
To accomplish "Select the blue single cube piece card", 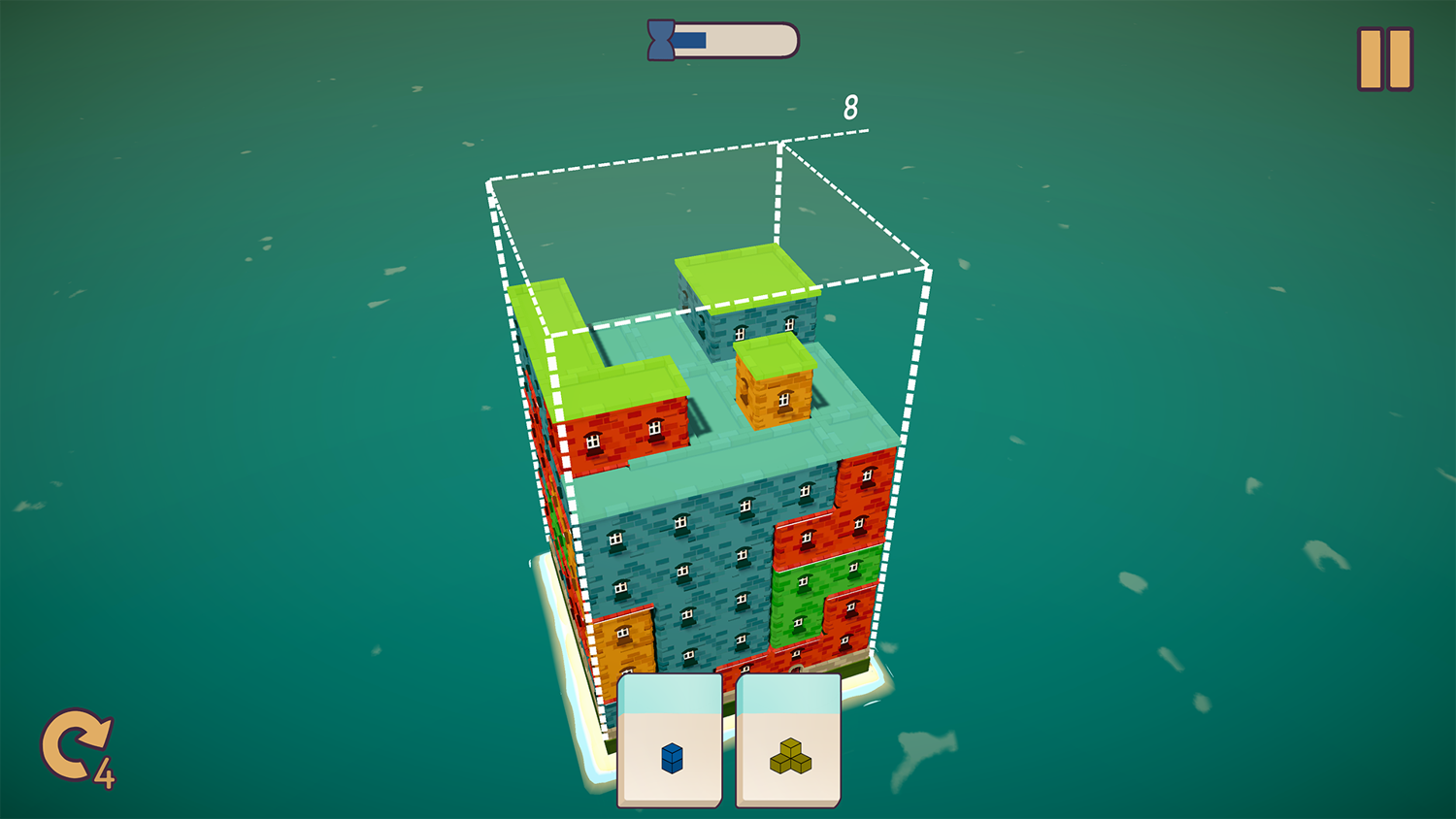I will [671, 742].
